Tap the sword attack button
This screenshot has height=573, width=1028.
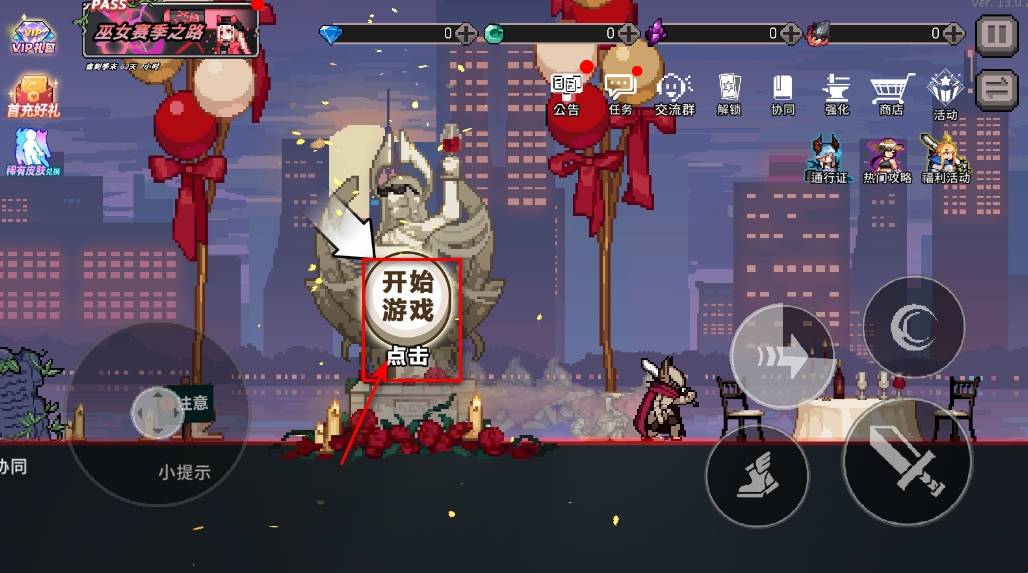[907, 461]
